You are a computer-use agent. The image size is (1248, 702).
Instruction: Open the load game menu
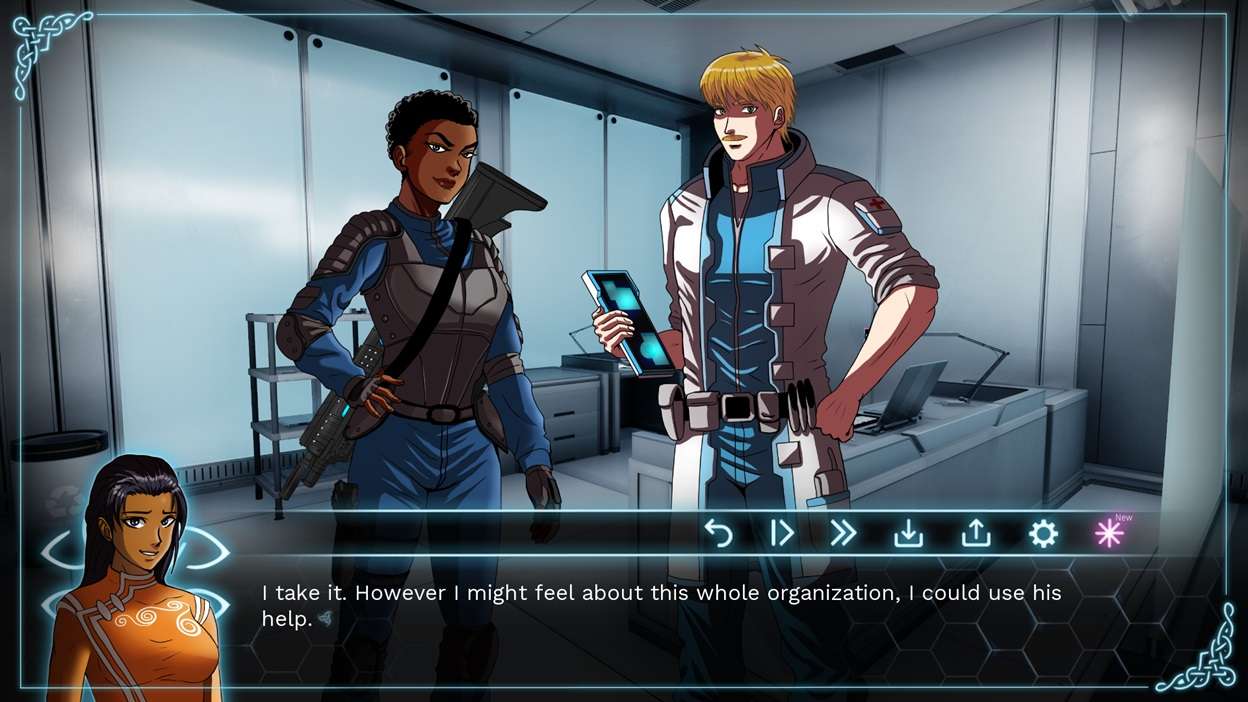pos(975,534)
